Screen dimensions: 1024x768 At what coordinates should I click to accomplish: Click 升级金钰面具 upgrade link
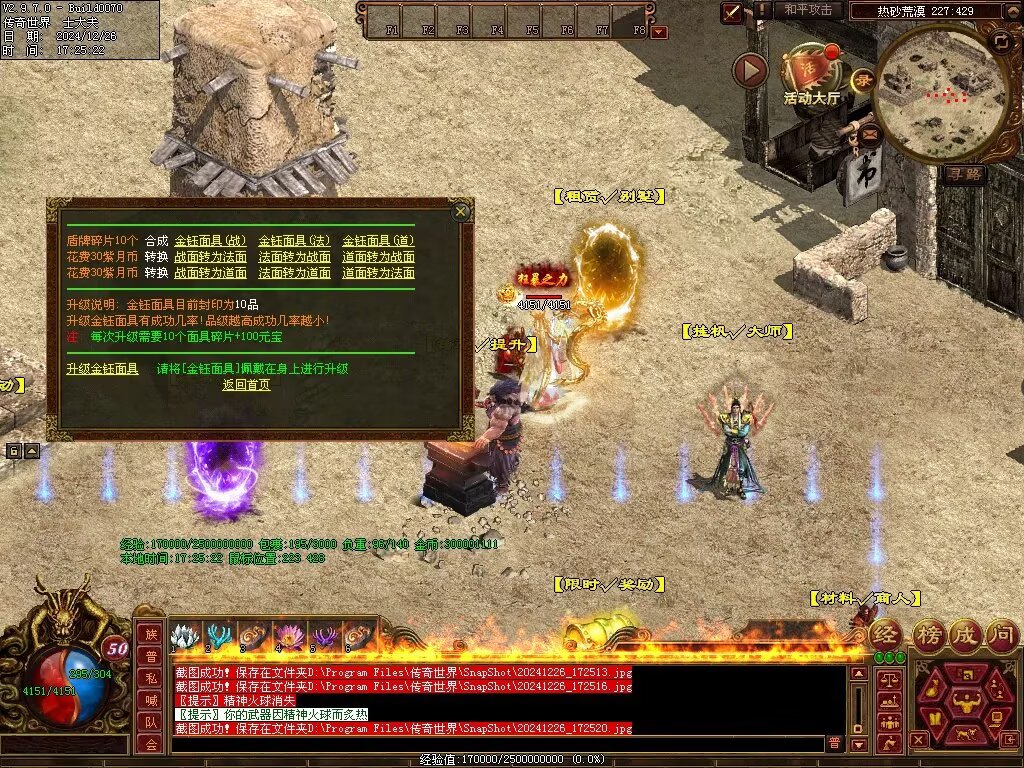102,368
